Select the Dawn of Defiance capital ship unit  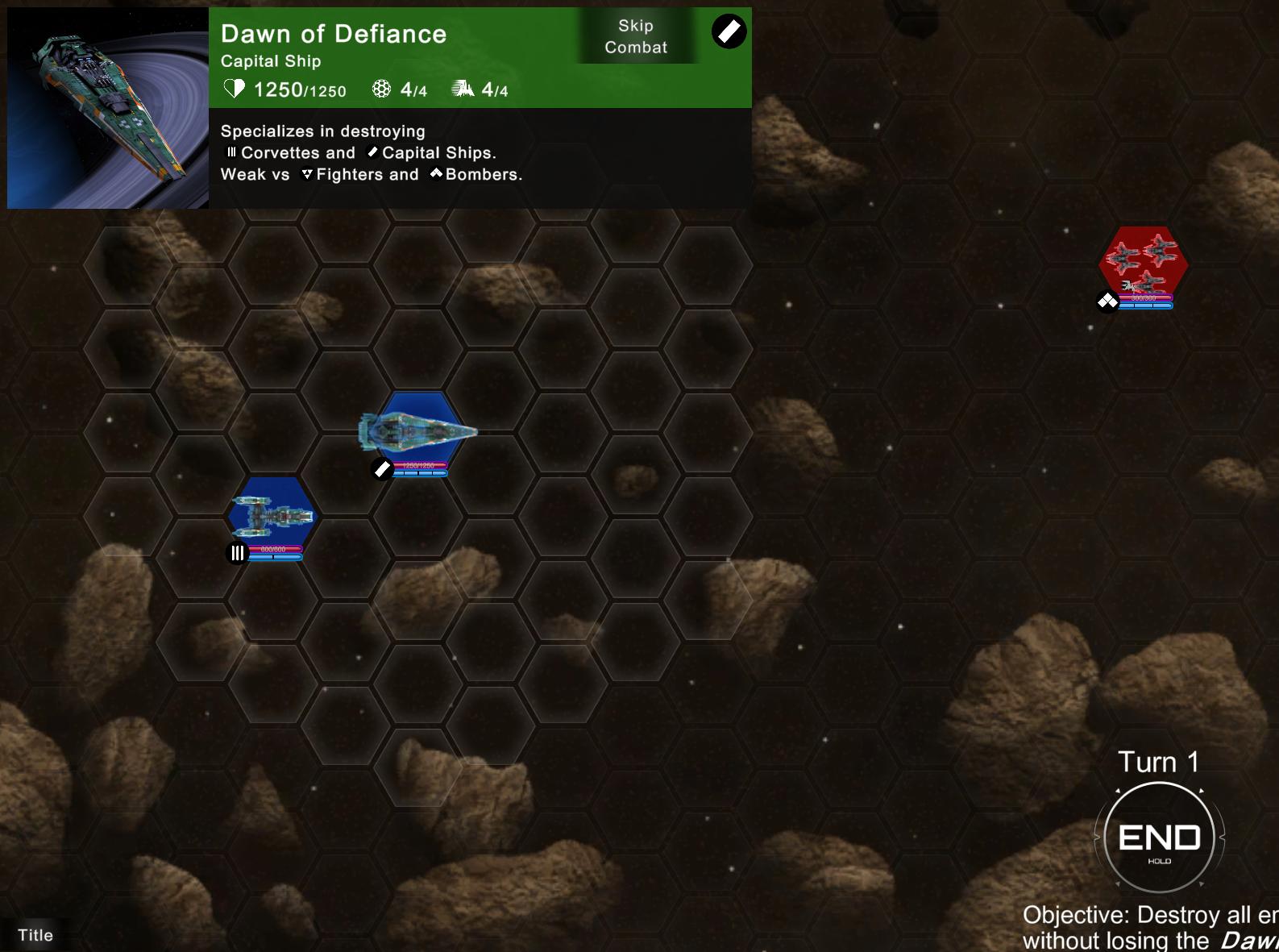(x=417, y=431)
